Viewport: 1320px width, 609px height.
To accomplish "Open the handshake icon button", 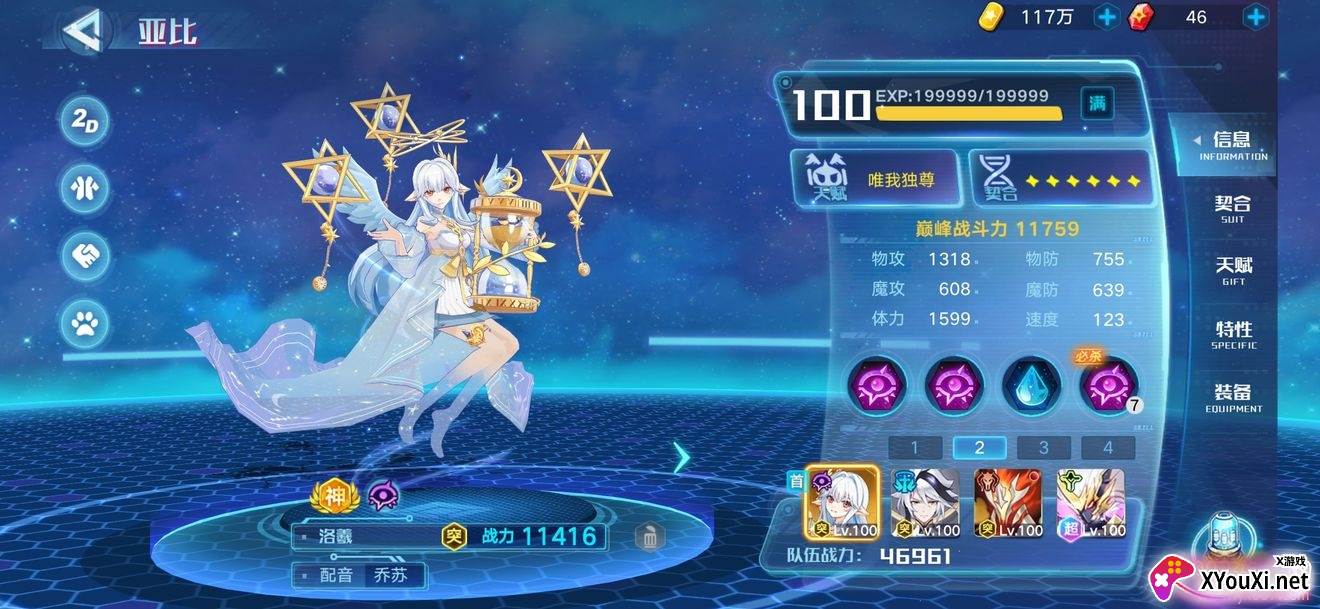I will pos(85,256).
